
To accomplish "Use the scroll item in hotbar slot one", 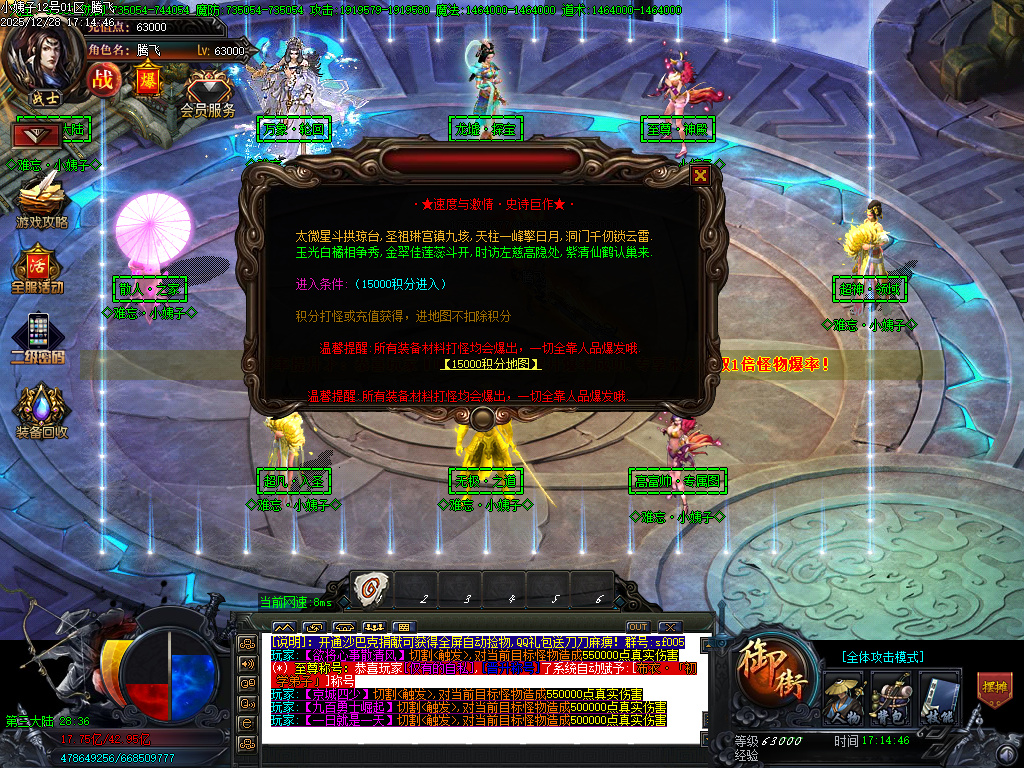I will (370, 589).
